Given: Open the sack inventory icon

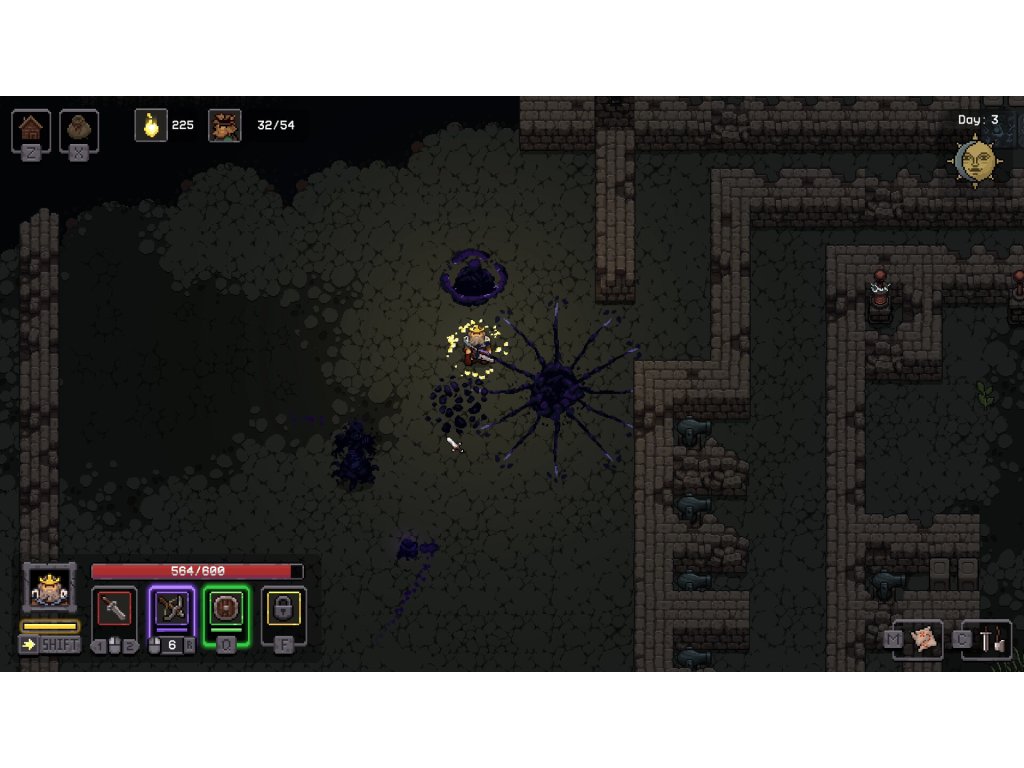Looking at the screenshot, I should tap(79, 128).
